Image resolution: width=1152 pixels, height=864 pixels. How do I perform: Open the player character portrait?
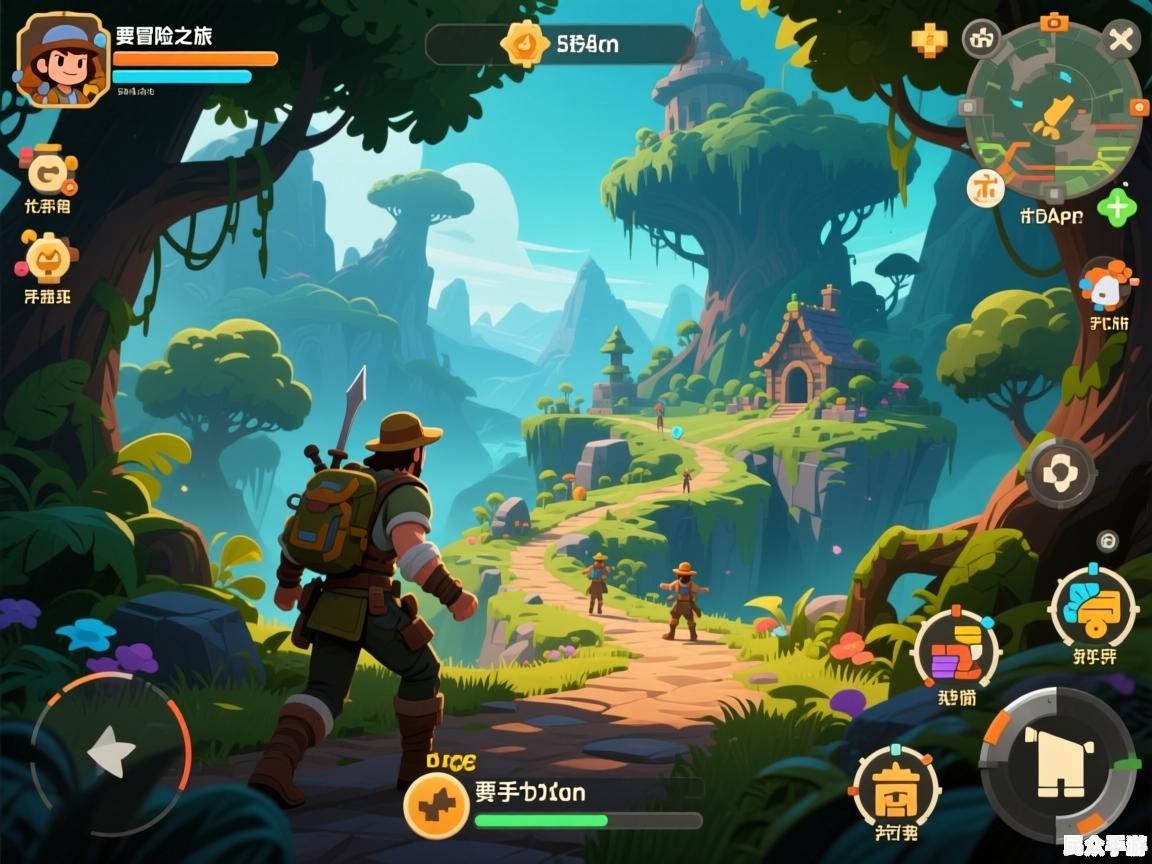(62, 60)
